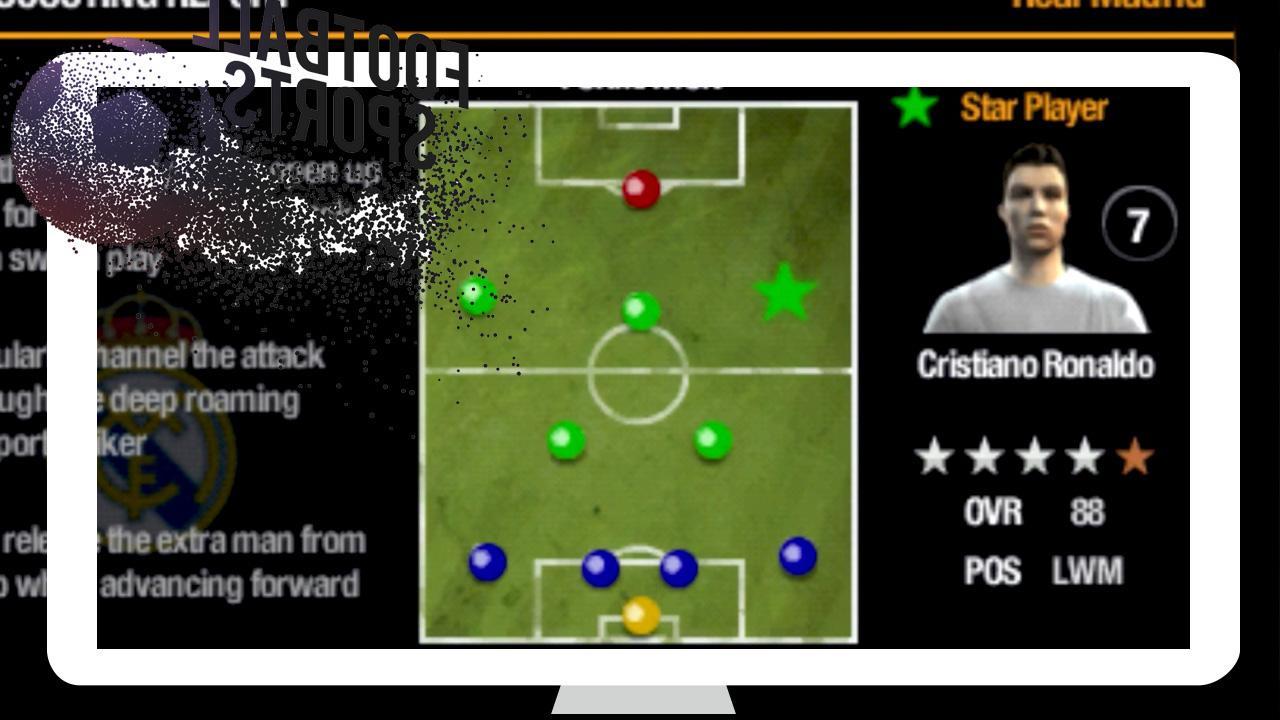Screen dimensions: 1280x720
Task: Click the player portrait thumbnail
Action: pos(1035,240)
